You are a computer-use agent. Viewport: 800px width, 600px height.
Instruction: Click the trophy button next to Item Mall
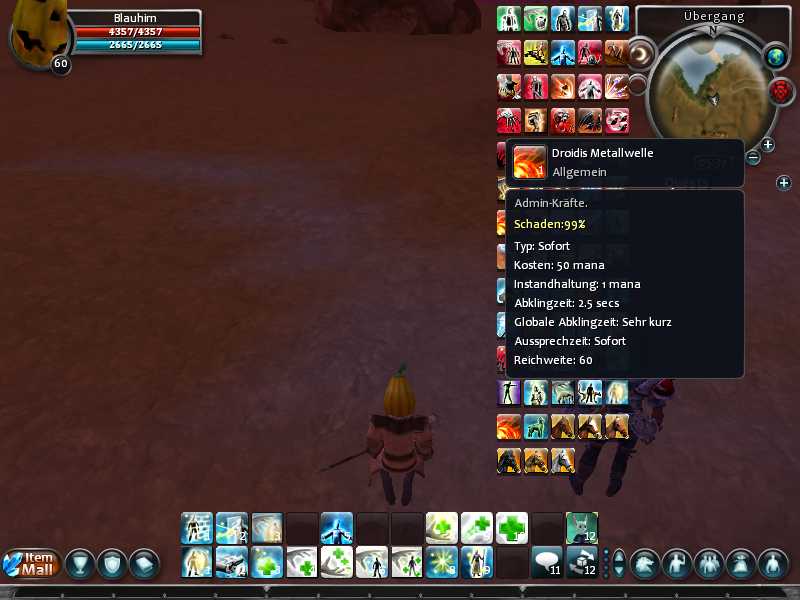(79, 564)
